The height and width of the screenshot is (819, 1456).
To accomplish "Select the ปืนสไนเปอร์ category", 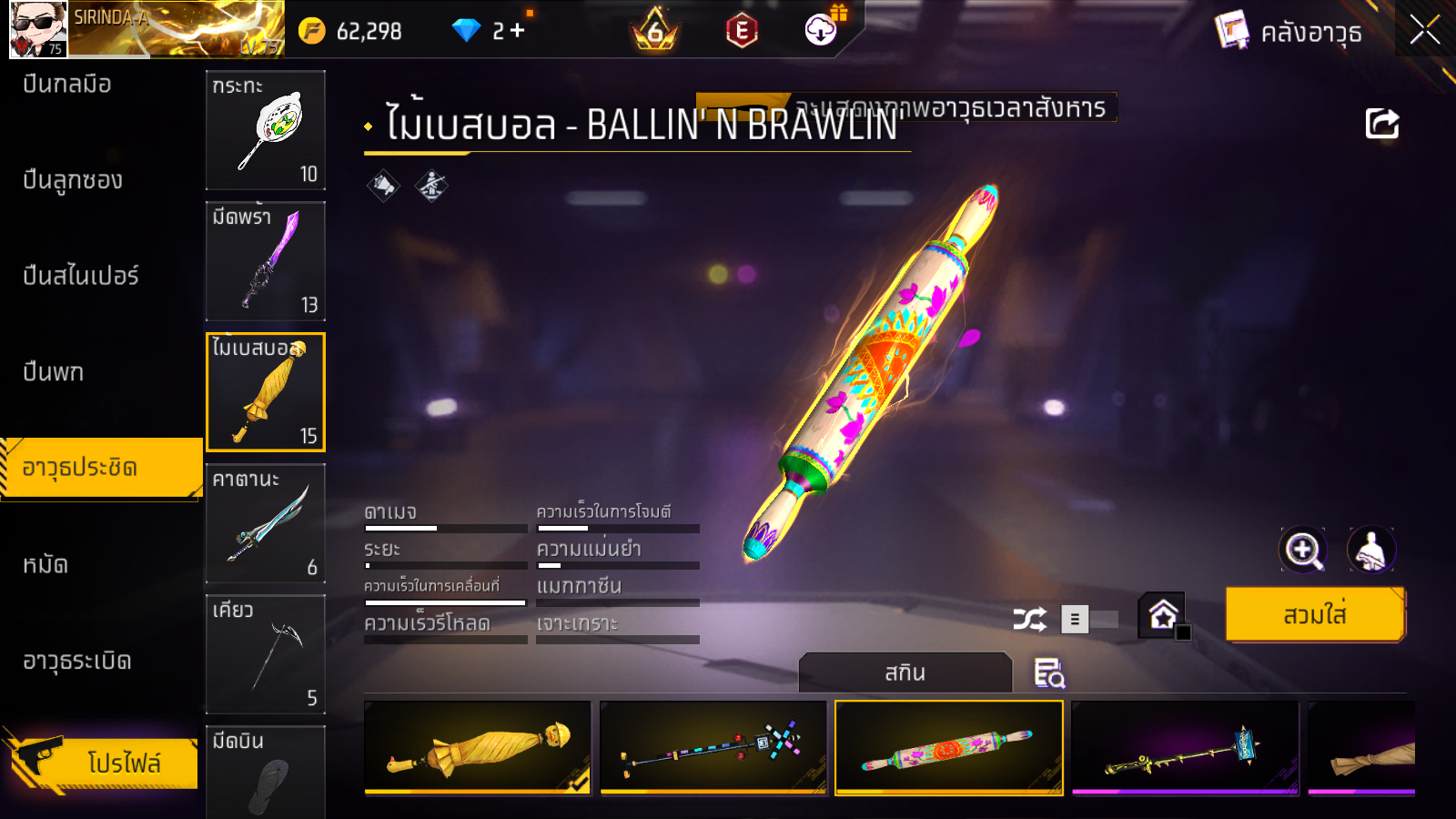I will point(81,276).
